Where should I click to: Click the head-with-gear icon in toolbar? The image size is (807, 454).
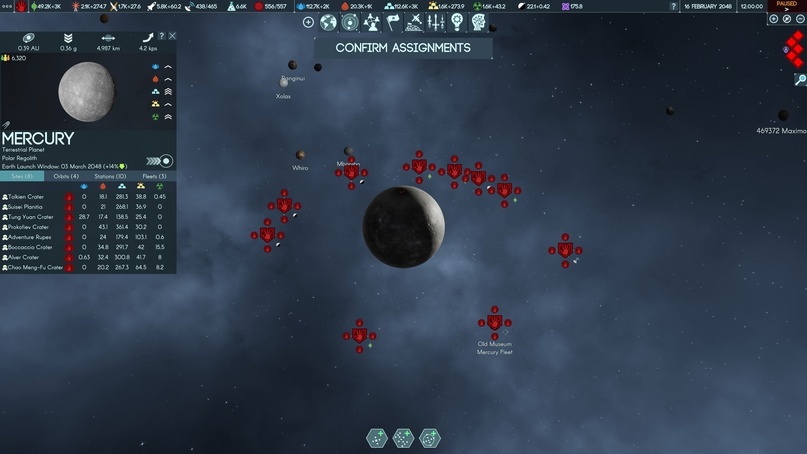point(479,22)
